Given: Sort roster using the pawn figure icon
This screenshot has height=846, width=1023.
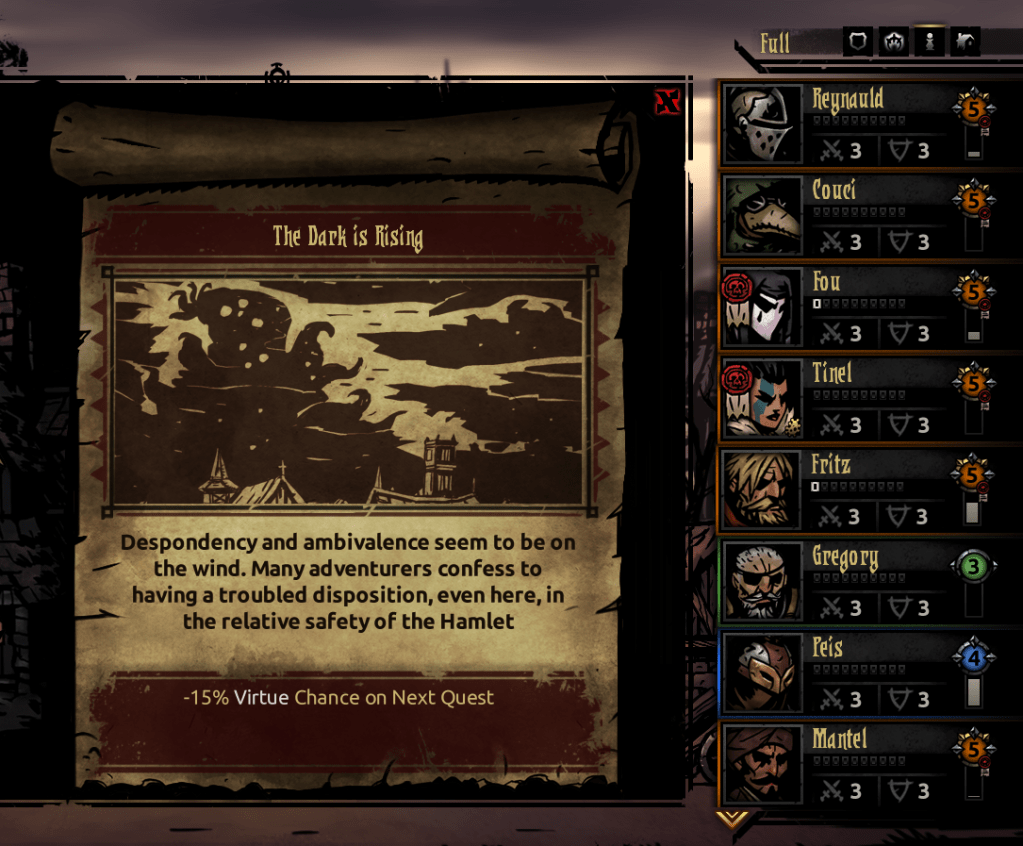Looking at the screenshot, I should tap(930, 42).
